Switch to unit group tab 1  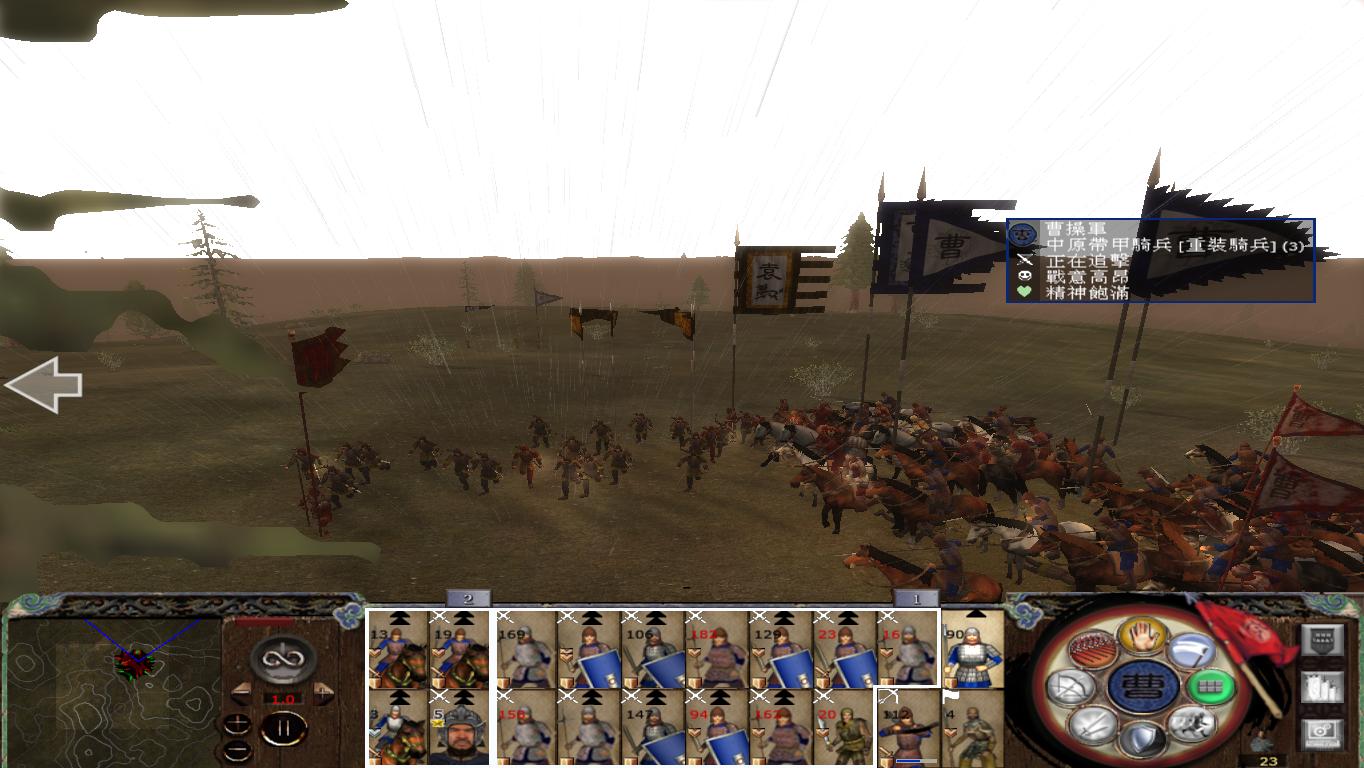(916, 596)
